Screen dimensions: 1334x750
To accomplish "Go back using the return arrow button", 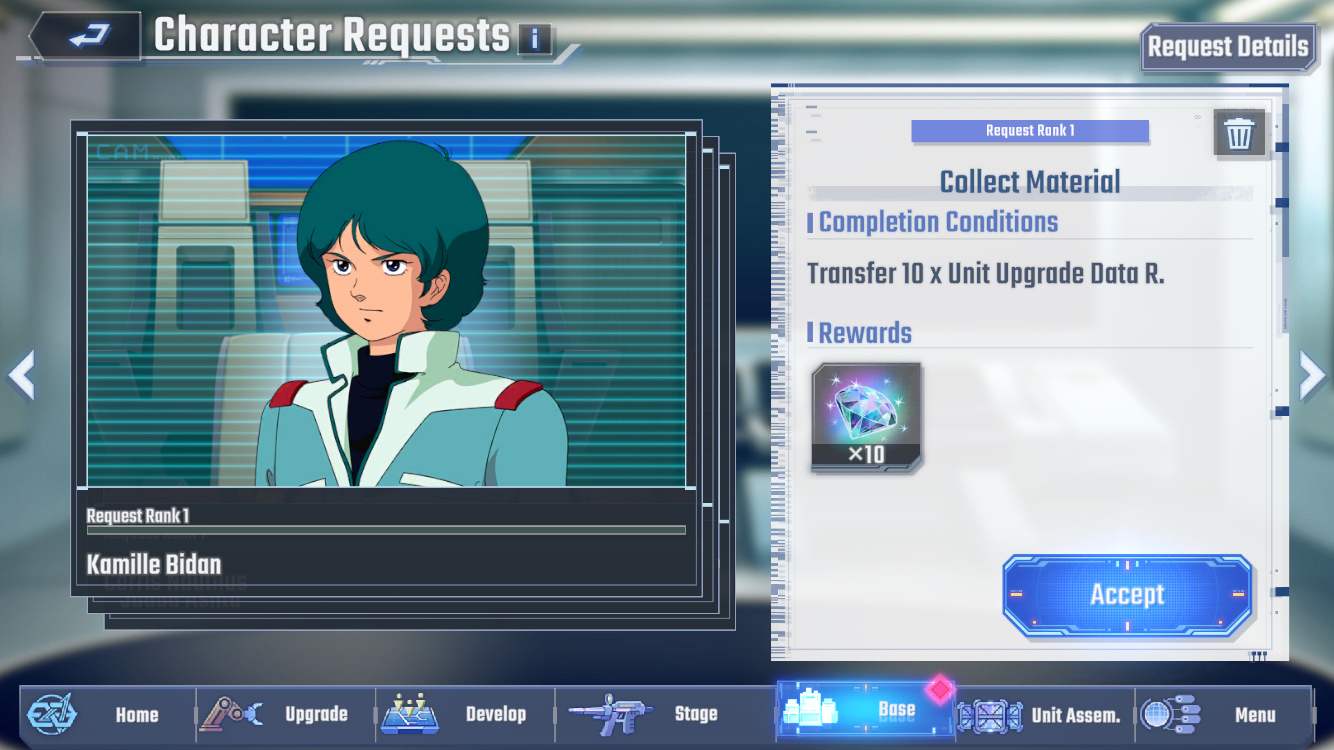I will (x=88, y=38).
